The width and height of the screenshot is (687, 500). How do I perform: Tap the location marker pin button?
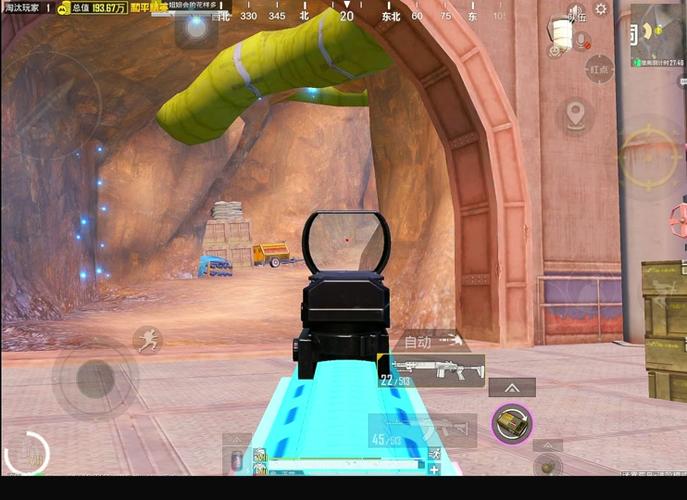(x=575, y=114)
